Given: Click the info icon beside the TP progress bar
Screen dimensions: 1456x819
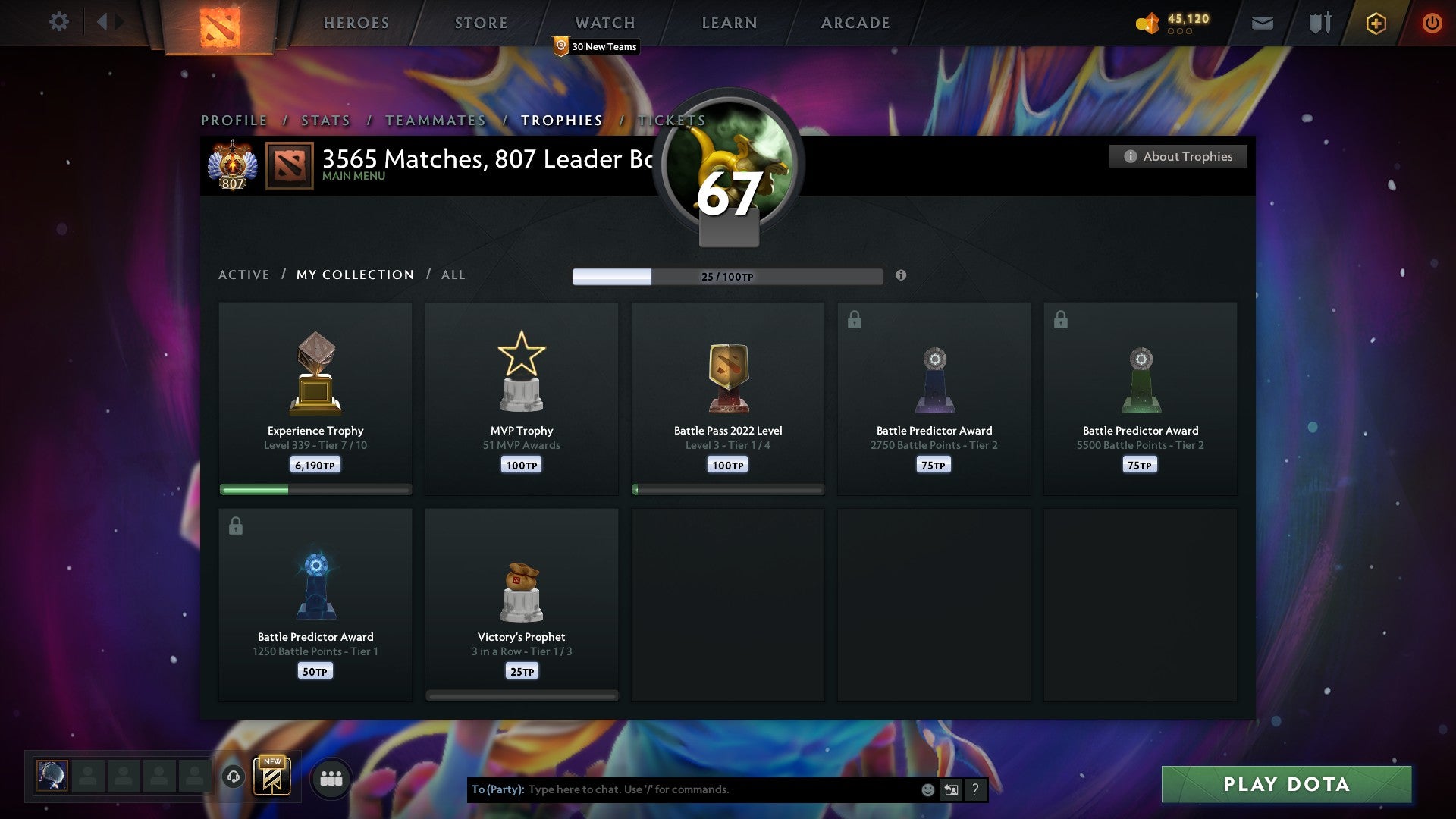Looking at the screenshot, I should (901, 276).
